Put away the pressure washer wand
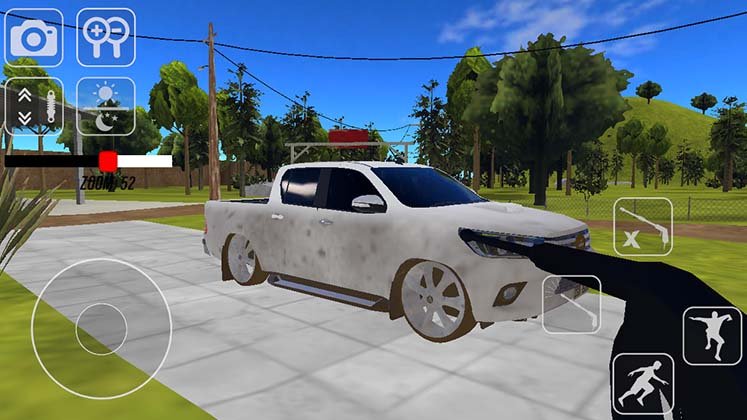Viewport: 747px width, 420px height. (x=642, y=226)
